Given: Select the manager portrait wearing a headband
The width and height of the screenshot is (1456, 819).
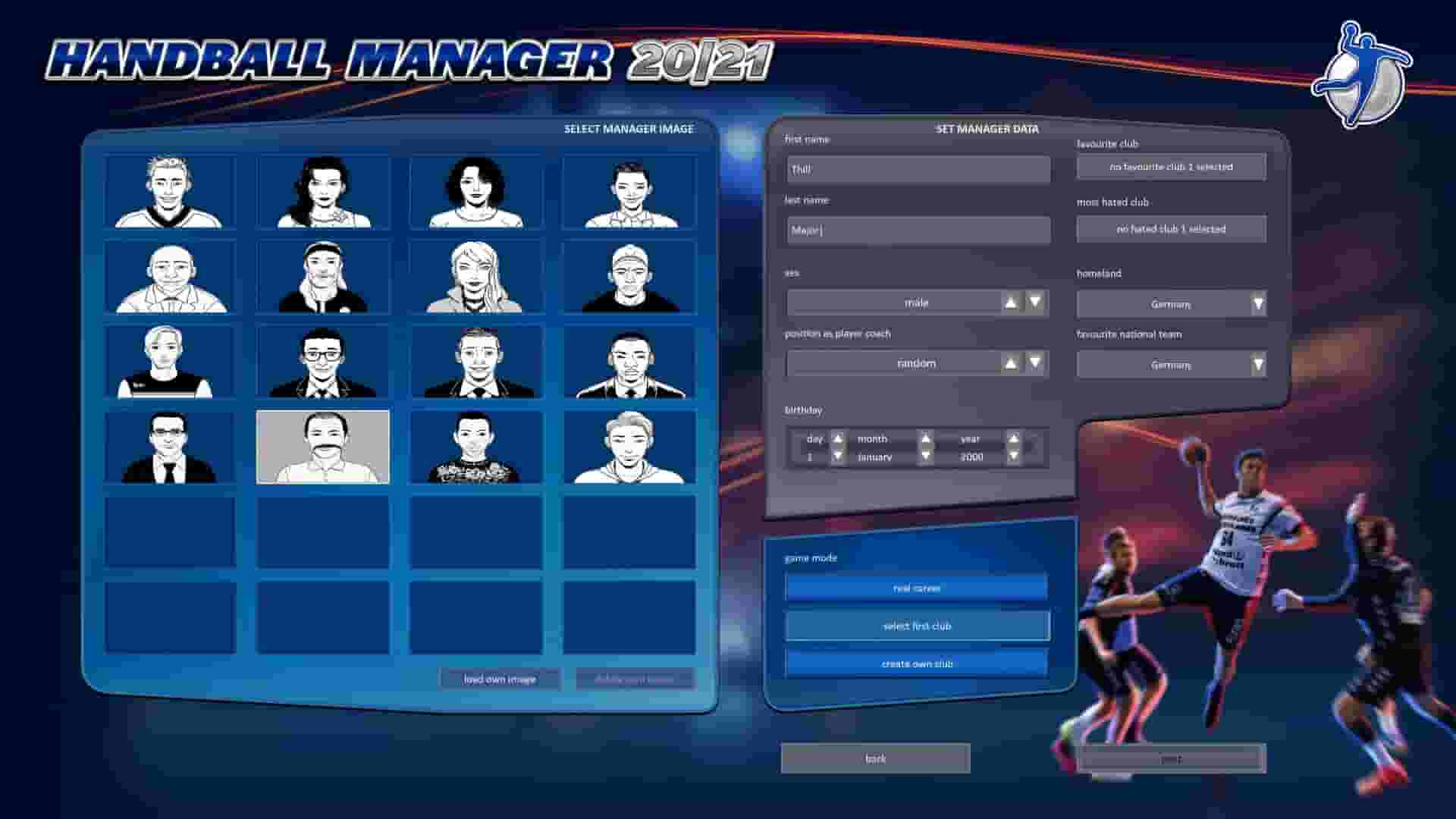Looking at the screenshot, I should [322, 277].
